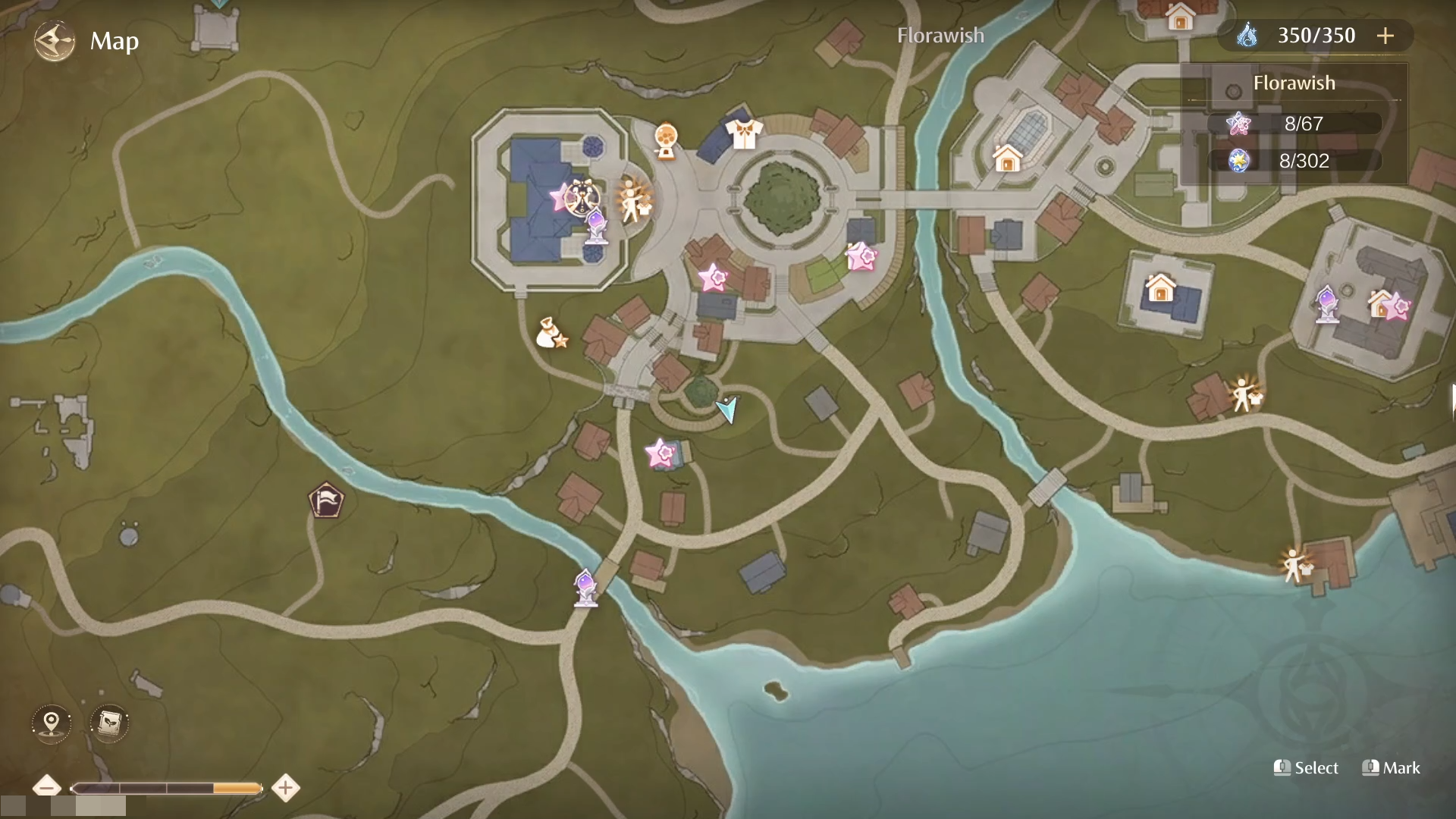Click the blue energy droplet icon showing 350/350
The width and height of the screenshot is (1456, 819).
(1250, 35)
